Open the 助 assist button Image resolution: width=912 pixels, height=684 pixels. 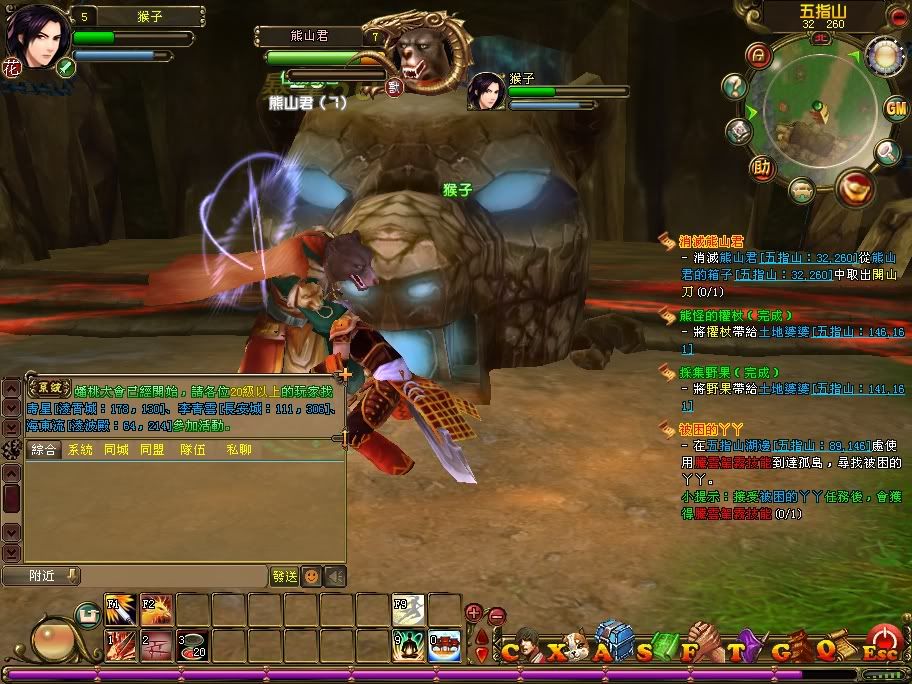[762, 167]
